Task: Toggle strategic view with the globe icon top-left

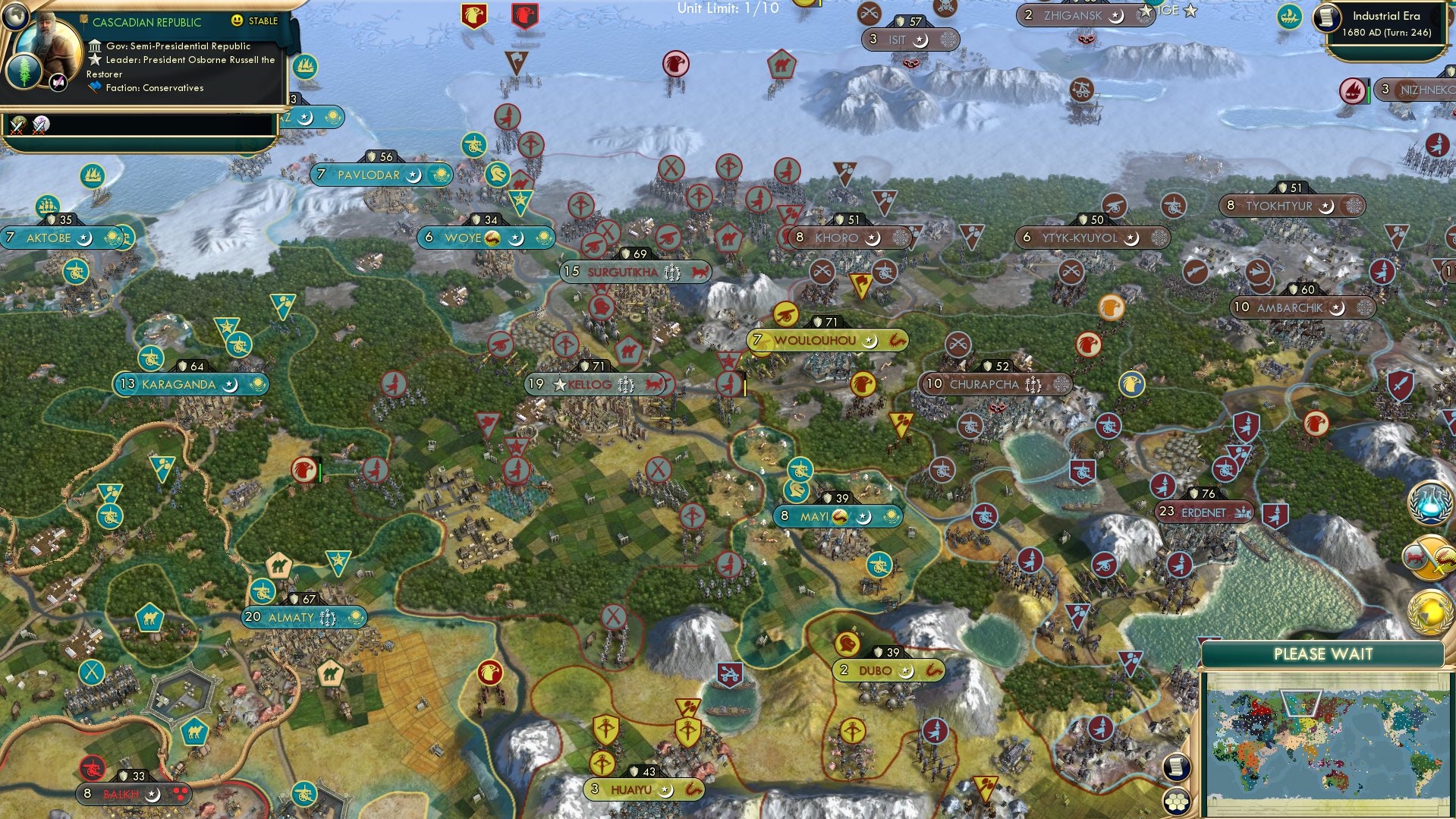Action: tap(14, 15)
